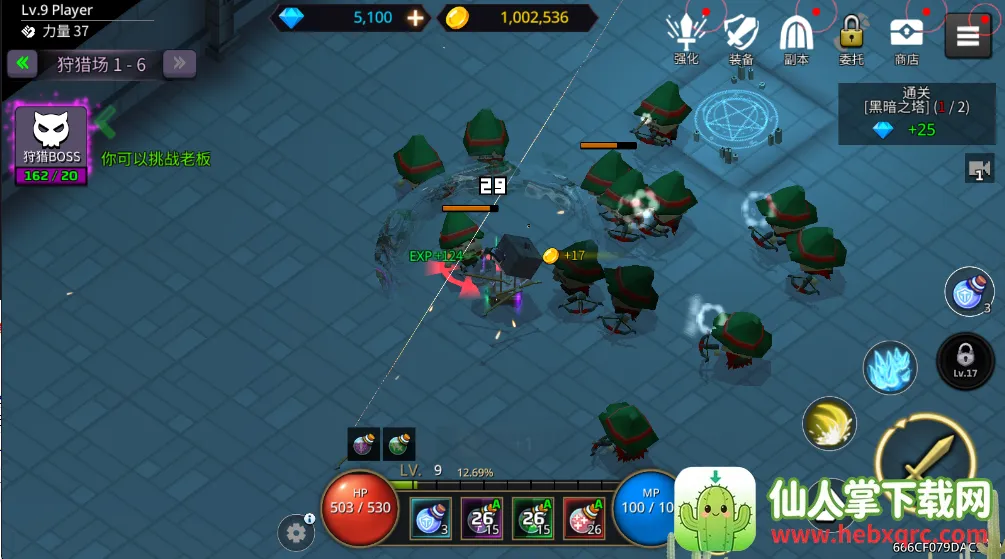Use the red health potion slot
The width and height of the screenshot is (1005, 559).
(584, 518)
